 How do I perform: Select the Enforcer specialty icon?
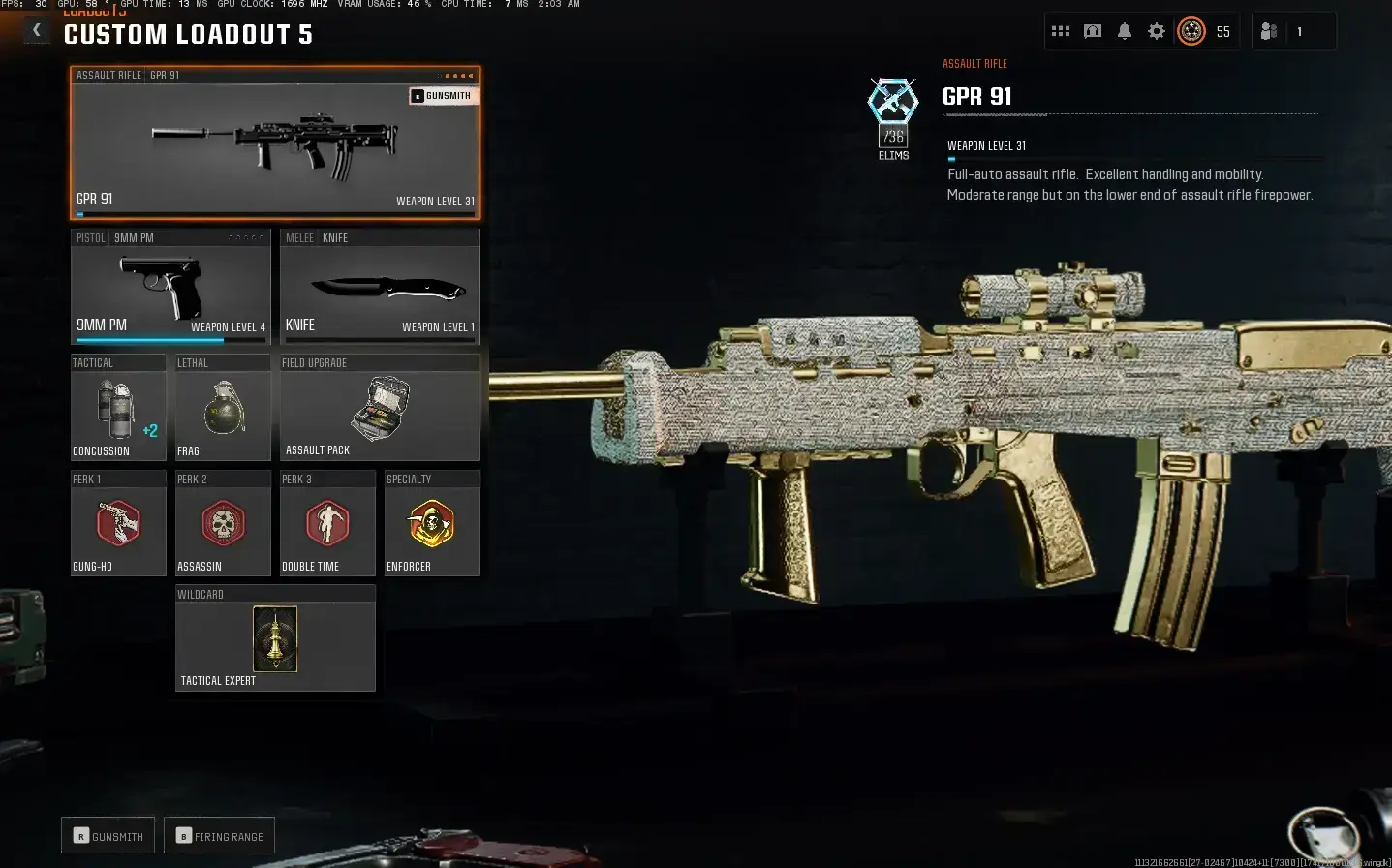pyautogui.click(x=431, y=523)
